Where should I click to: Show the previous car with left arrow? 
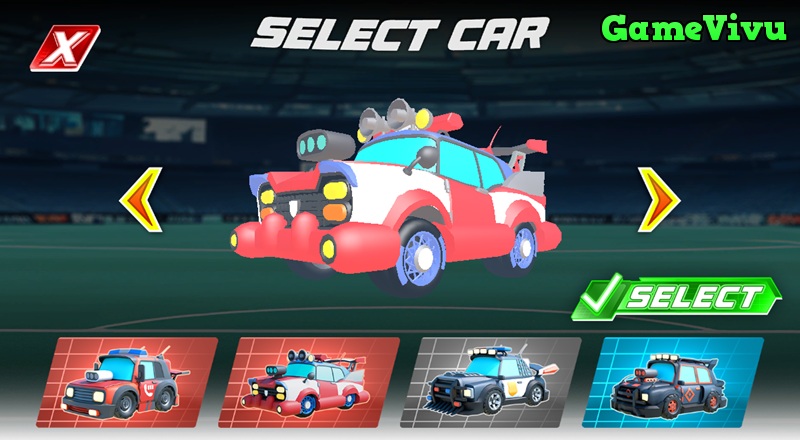(x=141, y=200)
